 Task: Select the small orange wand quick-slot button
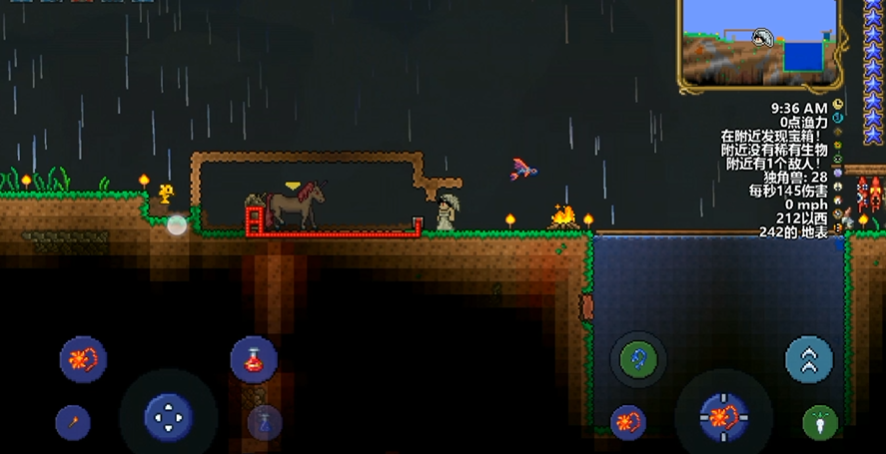click(73, 422)
